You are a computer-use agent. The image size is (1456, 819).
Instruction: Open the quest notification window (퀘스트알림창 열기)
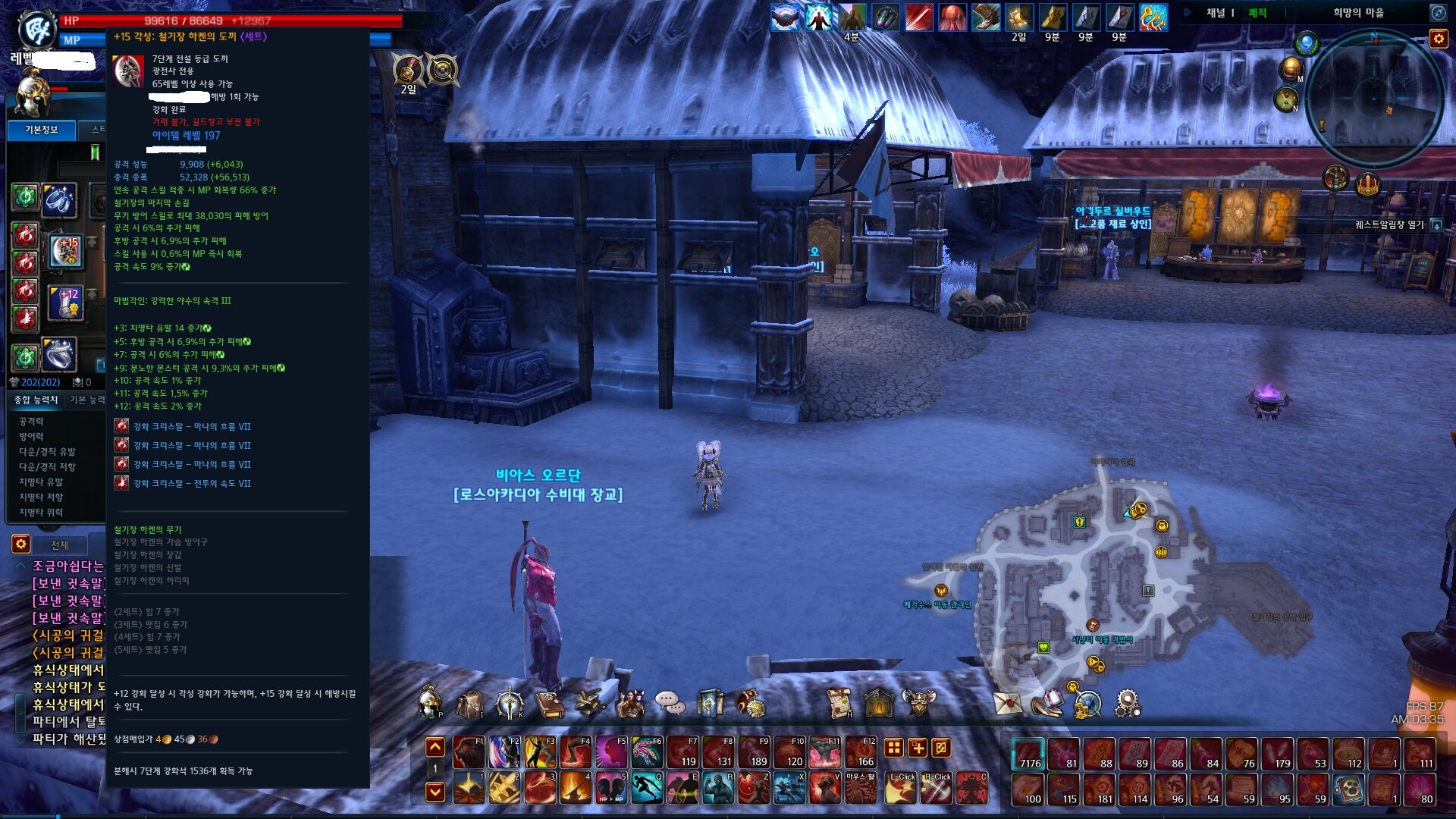point(1436,225)
